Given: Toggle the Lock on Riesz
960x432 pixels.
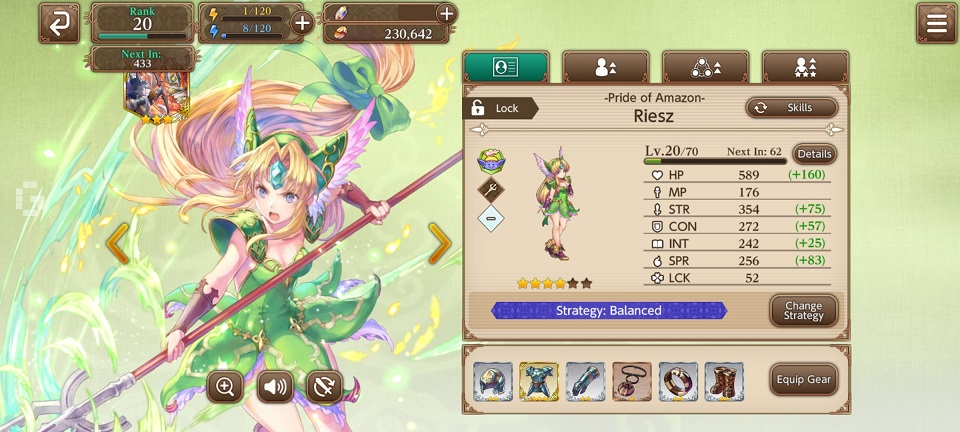Looking at the screenshot, I should coord(496,108).
